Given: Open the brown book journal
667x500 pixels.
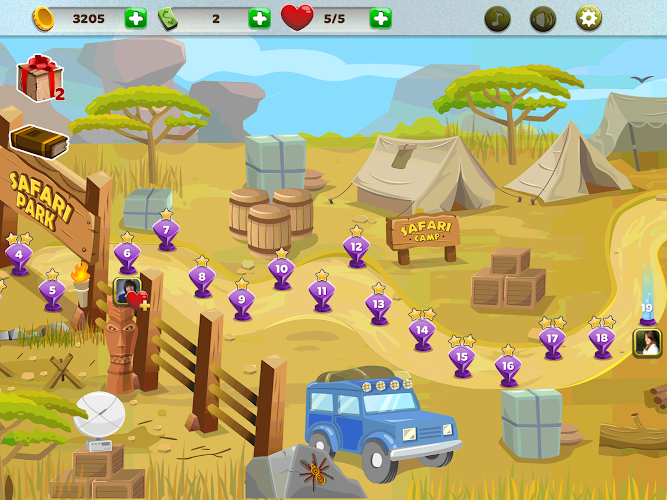Looking at the screenshot, I should tap(38, 141).
